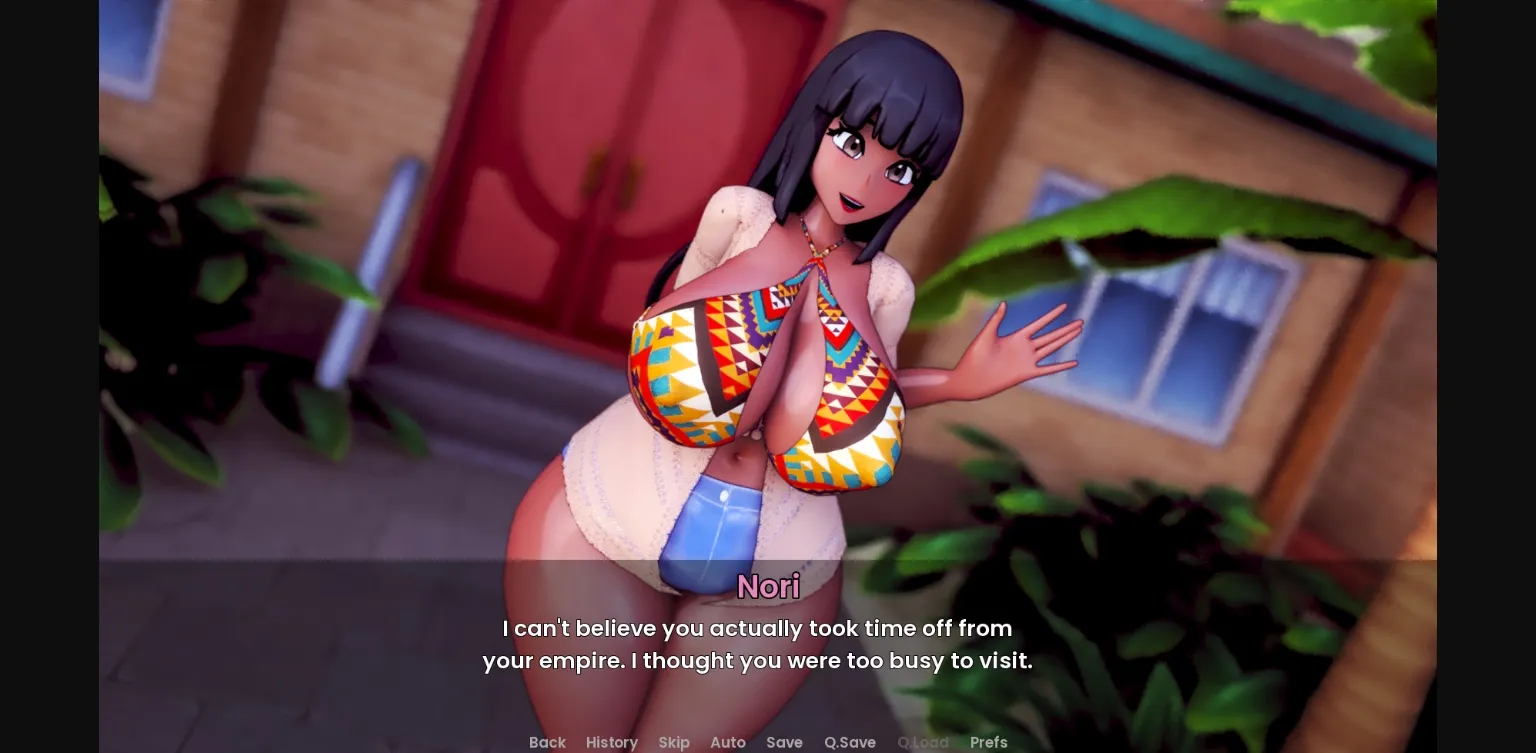Viewport: 1536px width, 753px height.
Task: Enable Skip mode to fast-forward dialogue
Action: (x=674, y=742)
